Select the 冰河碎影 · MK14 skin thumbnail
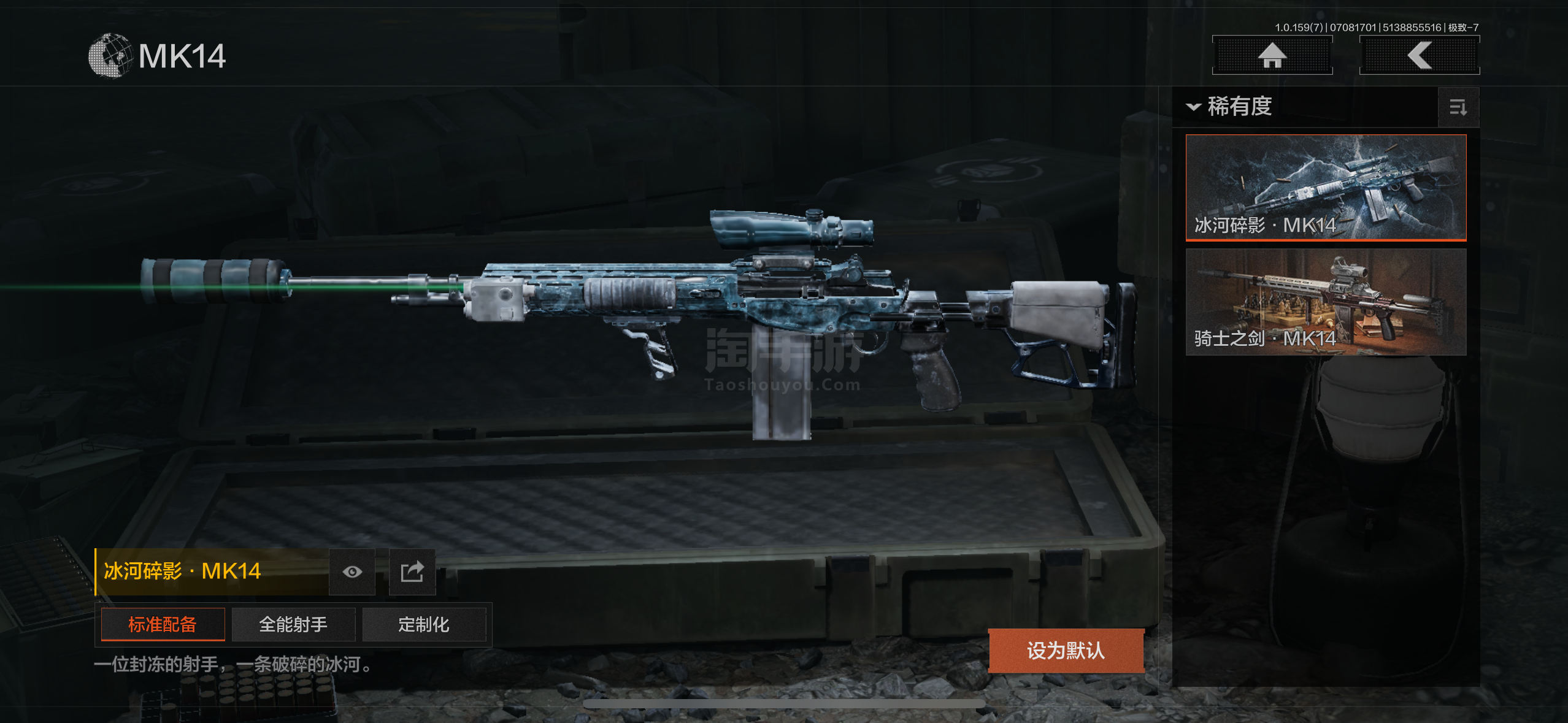 point(1326,187)
